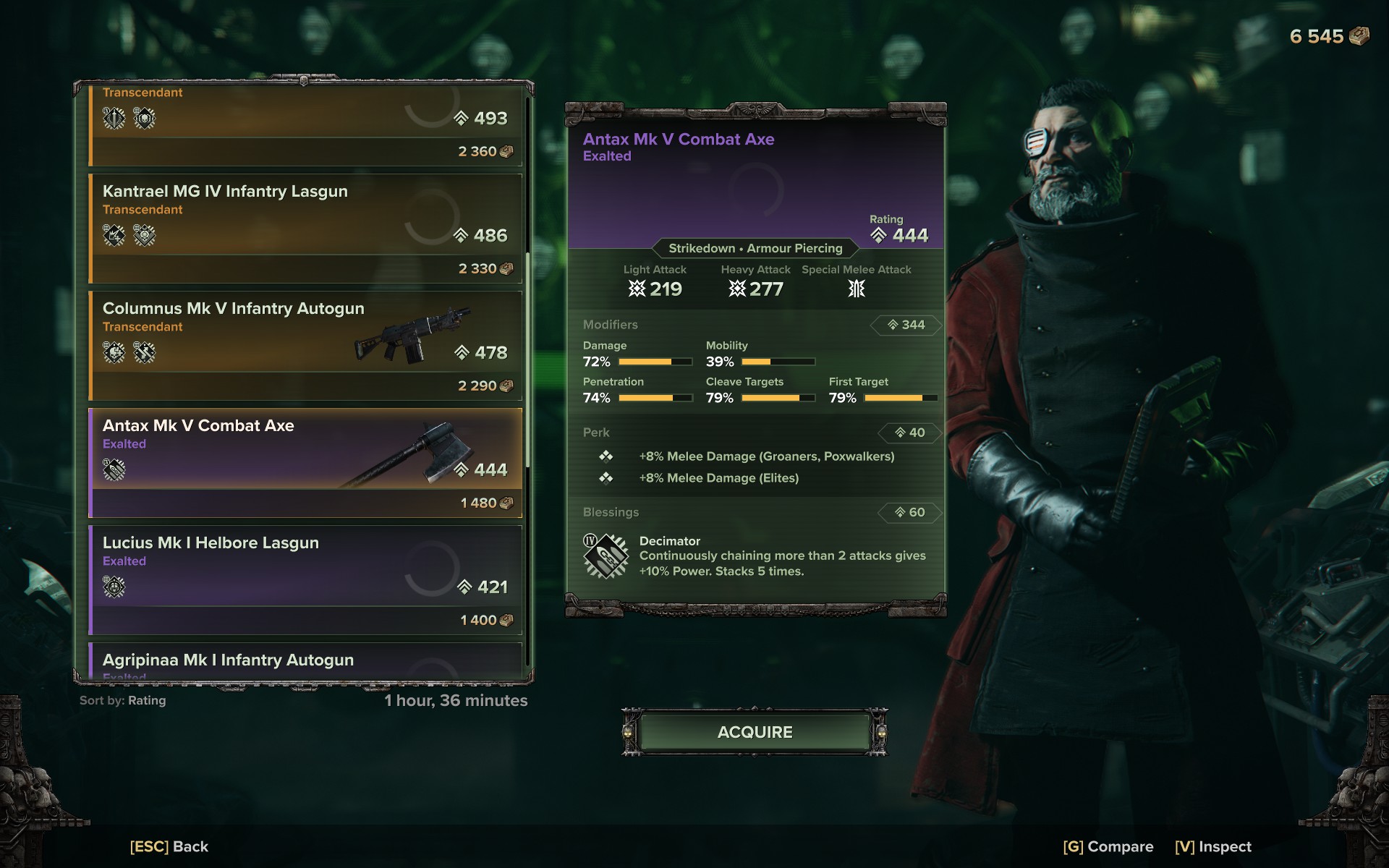Go back with the Back button
Viewport: 1389px width, 868px height.
169,846
